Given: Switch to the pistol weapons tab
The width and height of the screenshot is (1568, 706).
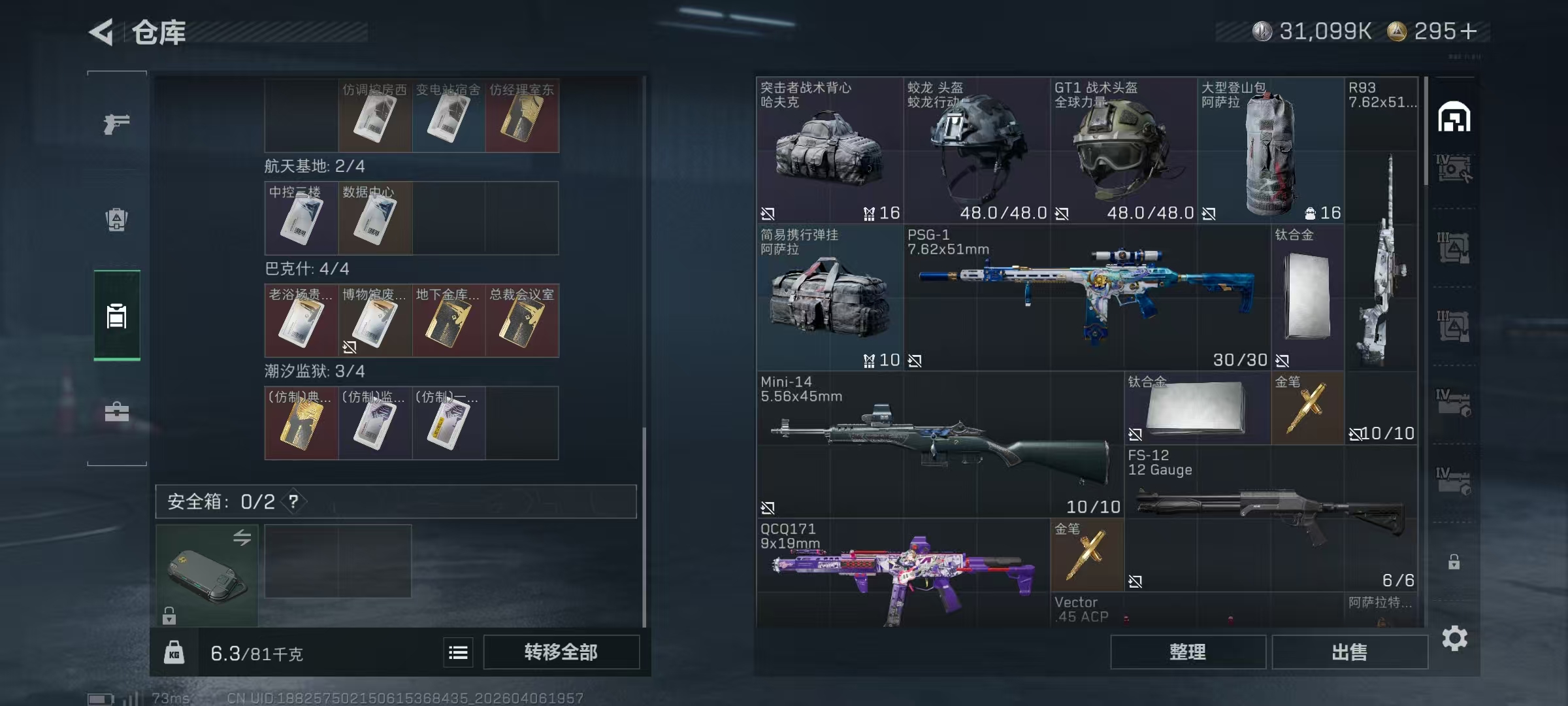Looking at the screenshot, I should pyautogui.click(x=116, y=123).
